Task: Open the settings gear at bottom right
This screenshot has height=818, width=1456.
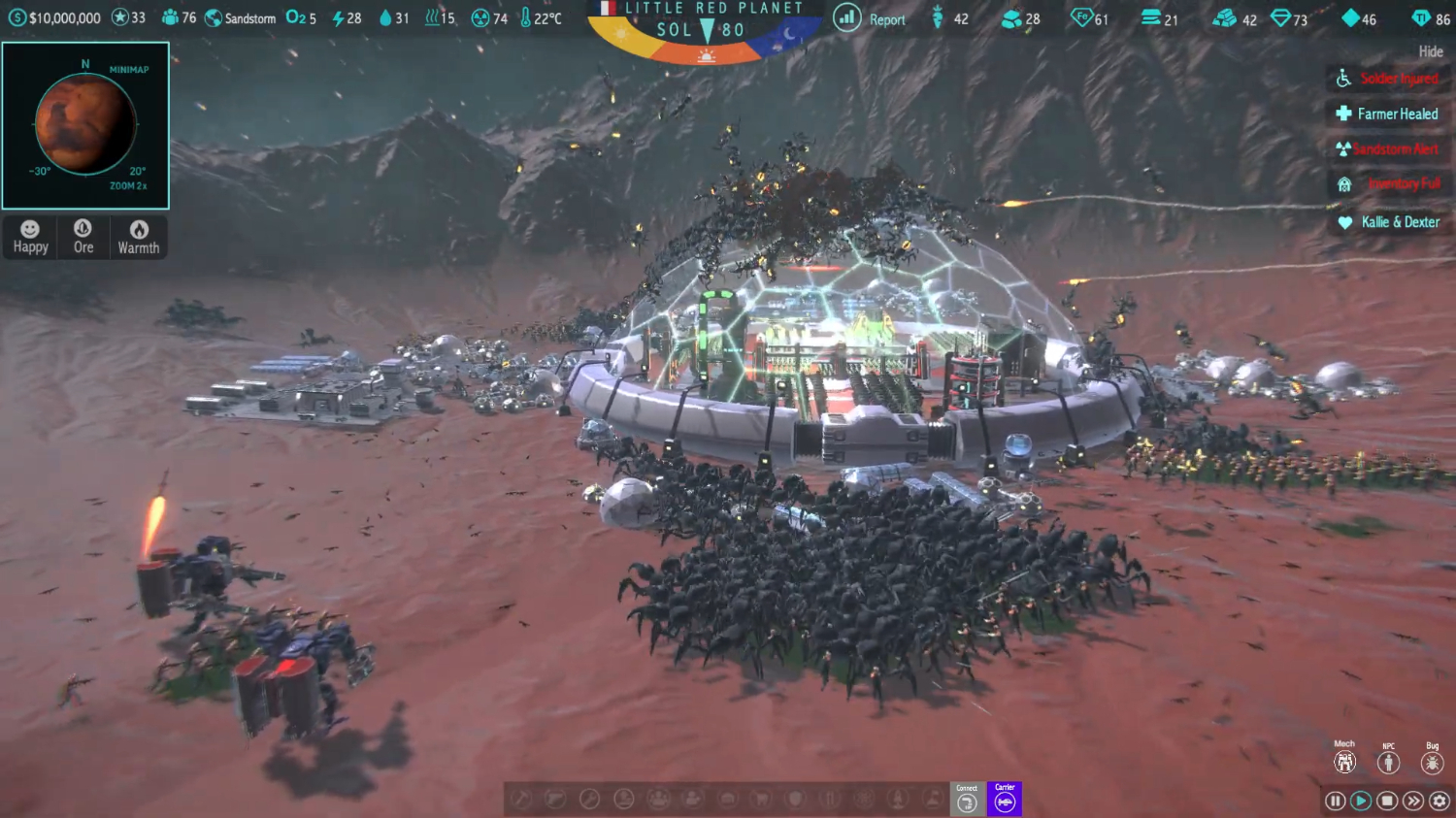Action: 1440,801
